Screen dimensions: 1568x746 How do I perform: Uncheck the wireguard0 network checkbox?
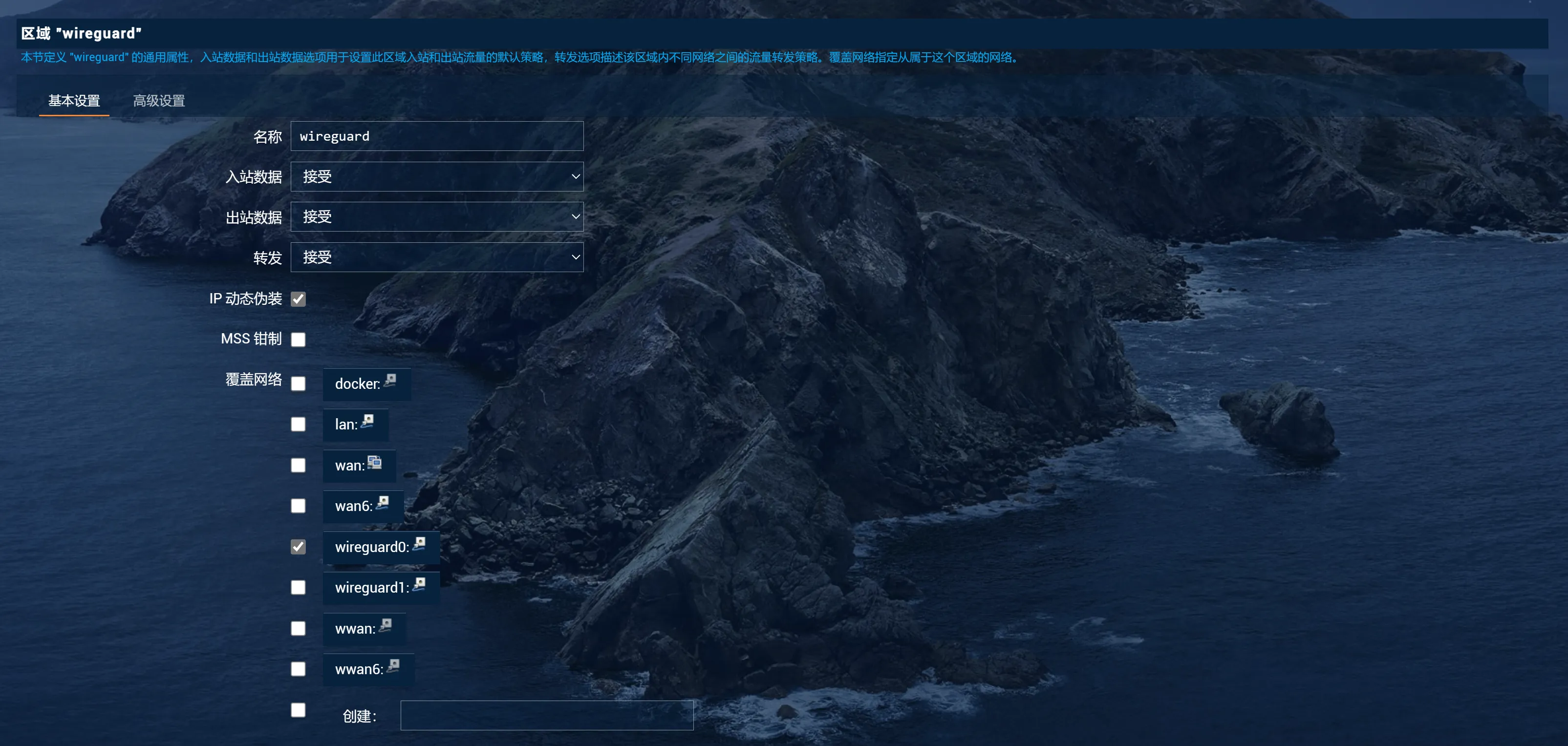[x=298, y=546]
